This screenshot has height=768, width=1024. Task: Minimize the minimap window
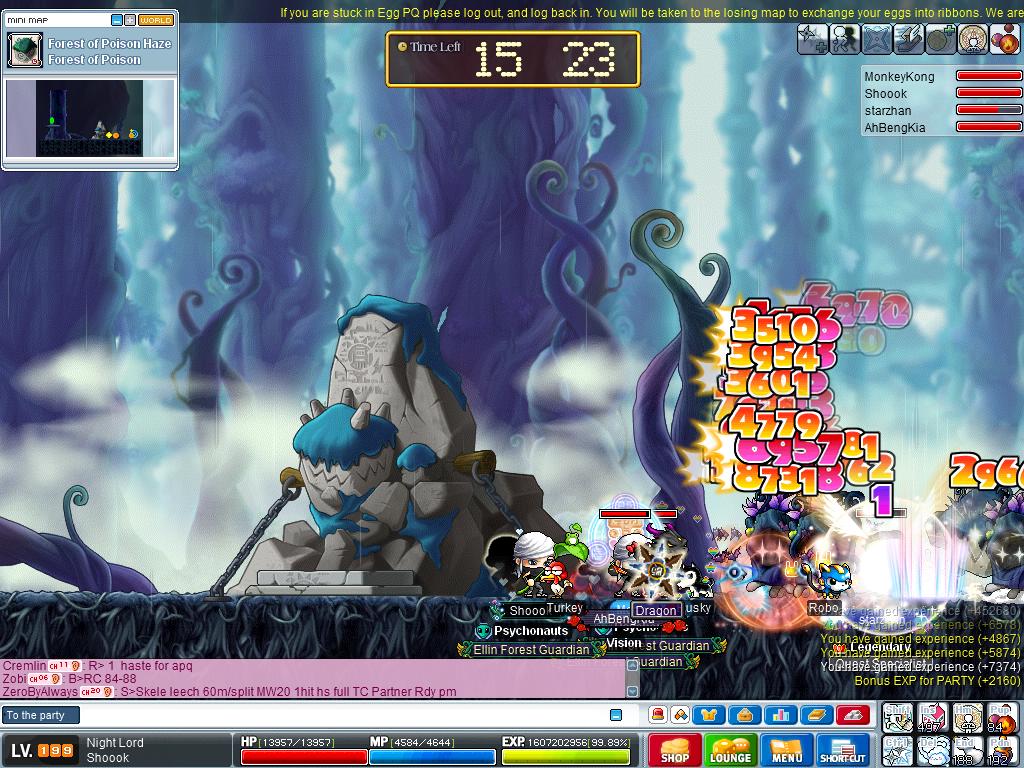point(117,20)
